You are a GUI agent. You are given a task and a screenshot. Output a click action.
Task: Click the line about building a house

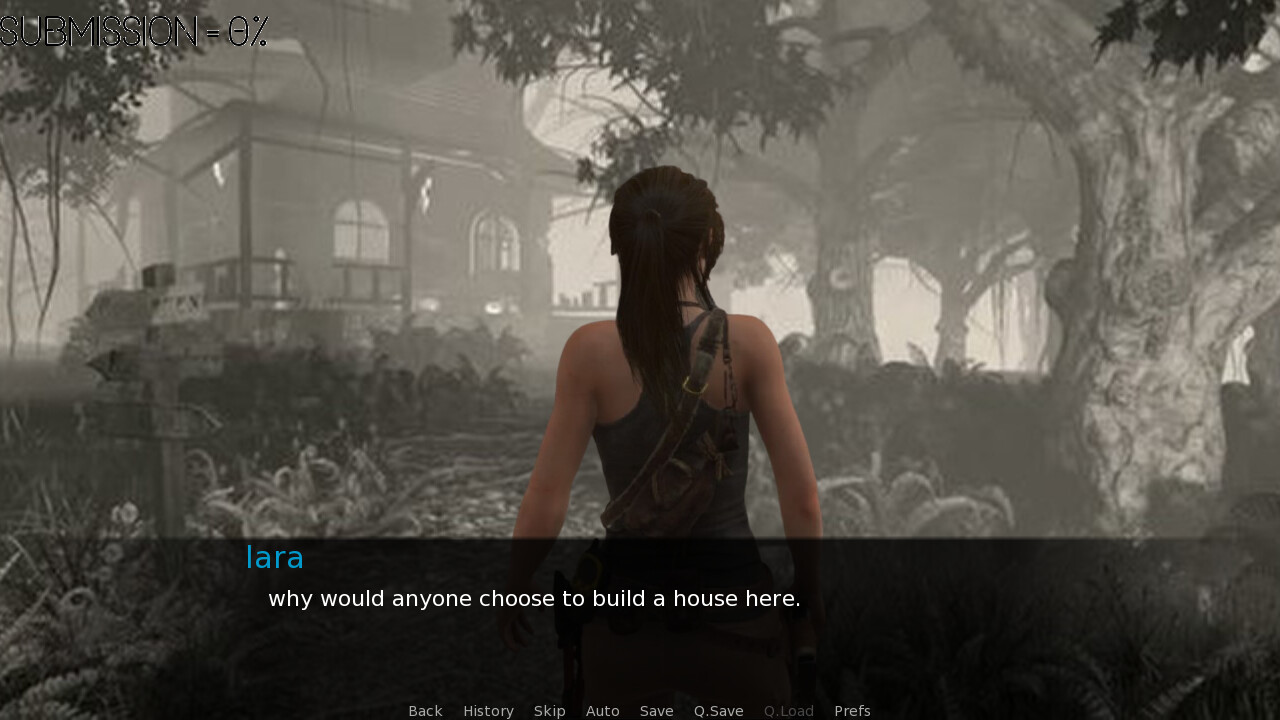coord(534,598)
